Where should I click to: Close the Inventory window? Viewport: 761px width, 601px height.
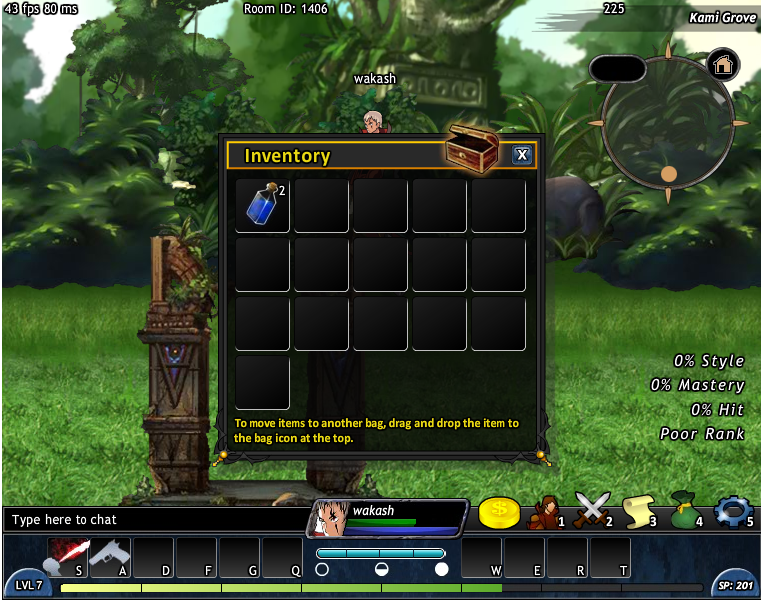(x=521, y=155)
